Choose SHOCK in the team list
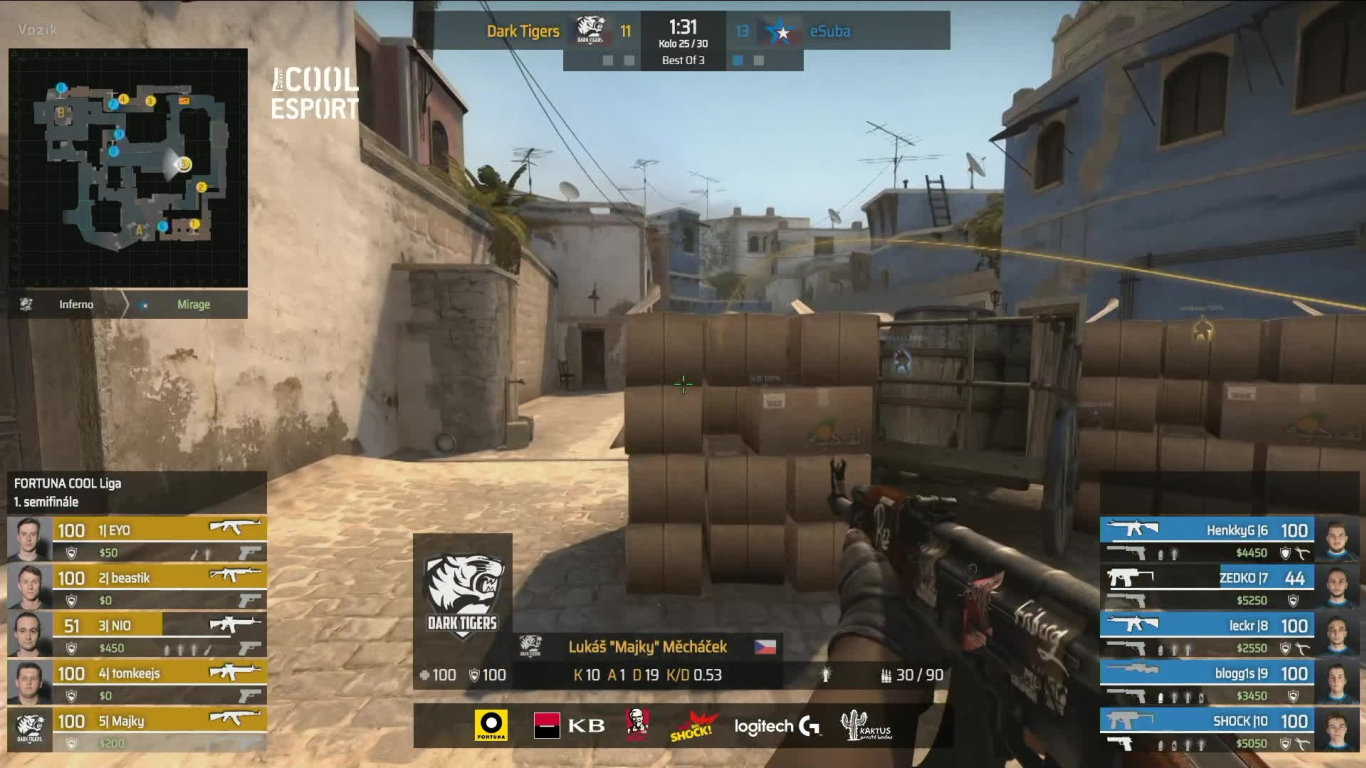This screenshot has width=1366, height=768. click(1228, 731)
